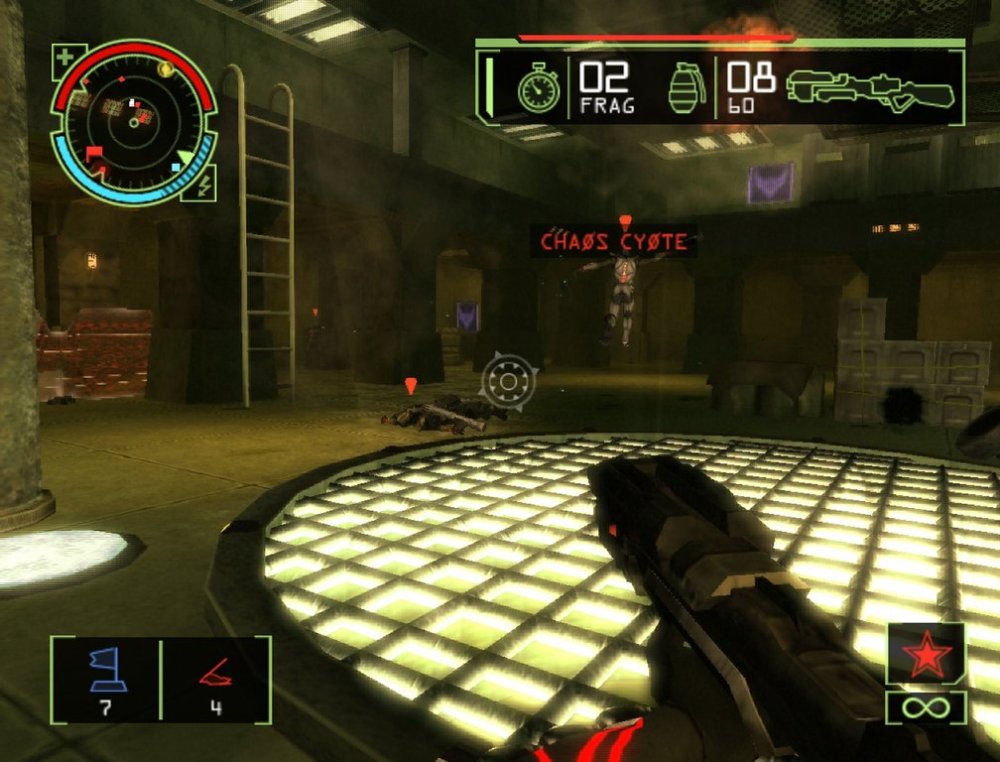Click the green health cross icon
This screenshot has width=1000, height=762.
[65, 57]
